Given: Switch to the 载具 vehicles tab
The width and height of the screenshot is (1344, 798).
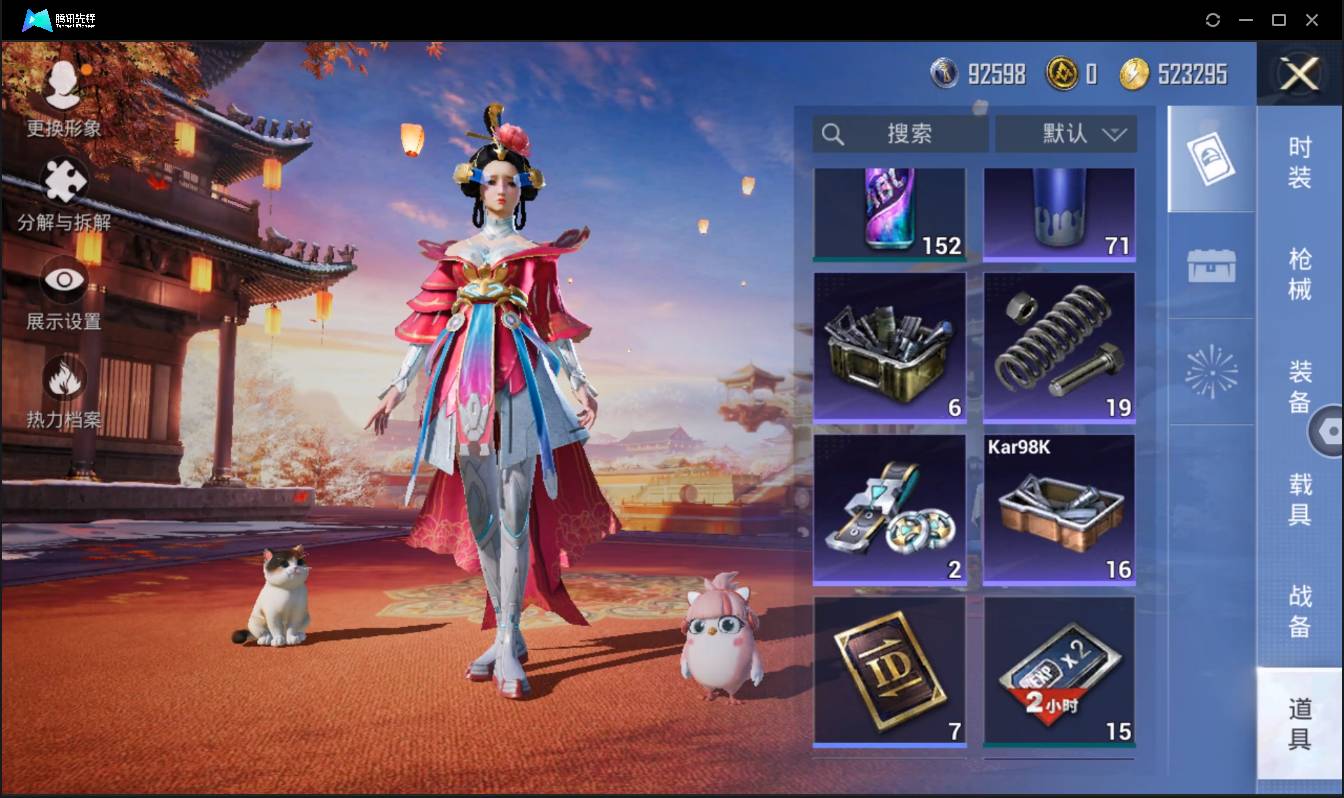Looking at the screenshot, I should pos(1299,500).
